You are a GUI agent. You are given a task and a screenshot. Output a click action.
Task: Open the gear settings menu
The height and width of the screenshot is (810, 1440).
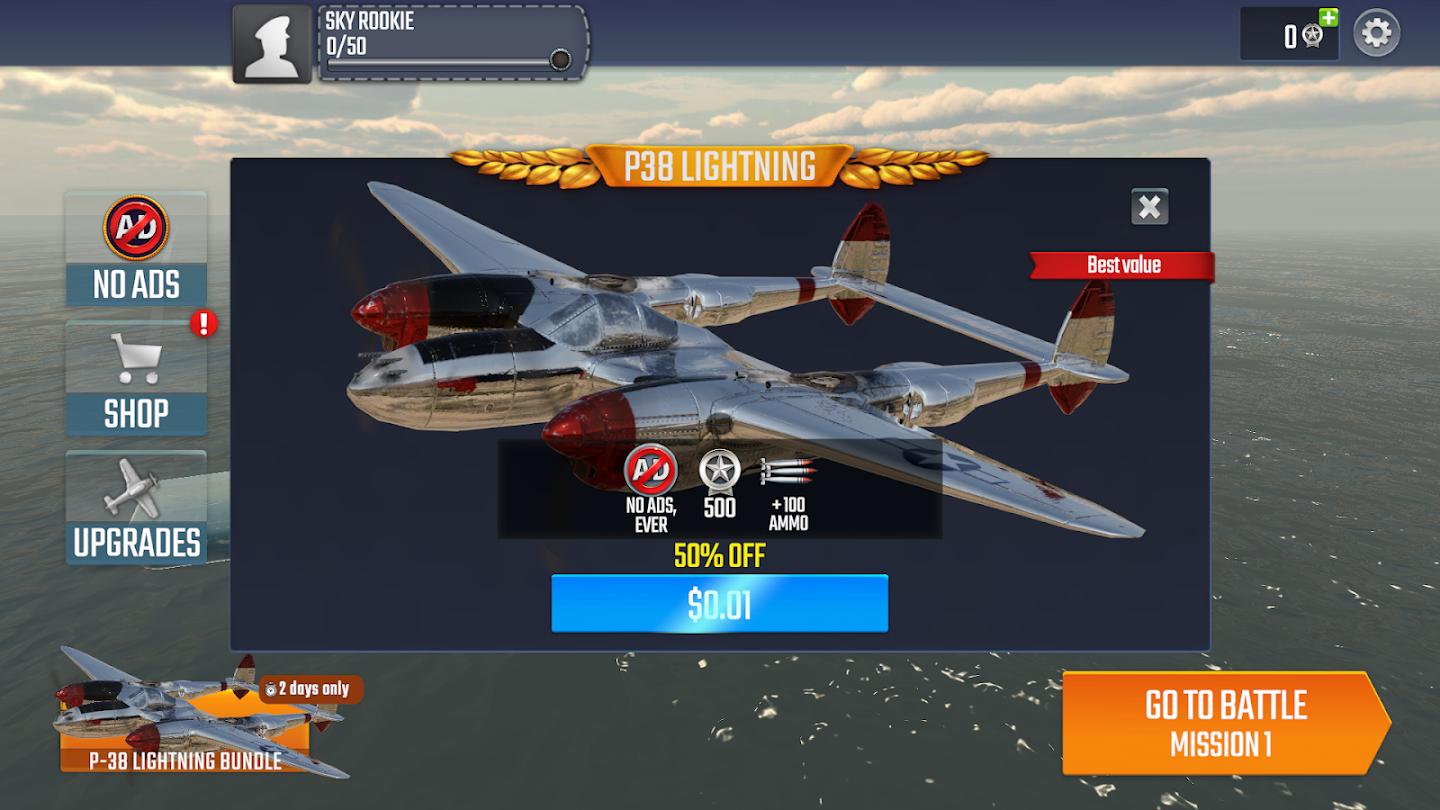pyautogui.click(x=1377, y=34)
